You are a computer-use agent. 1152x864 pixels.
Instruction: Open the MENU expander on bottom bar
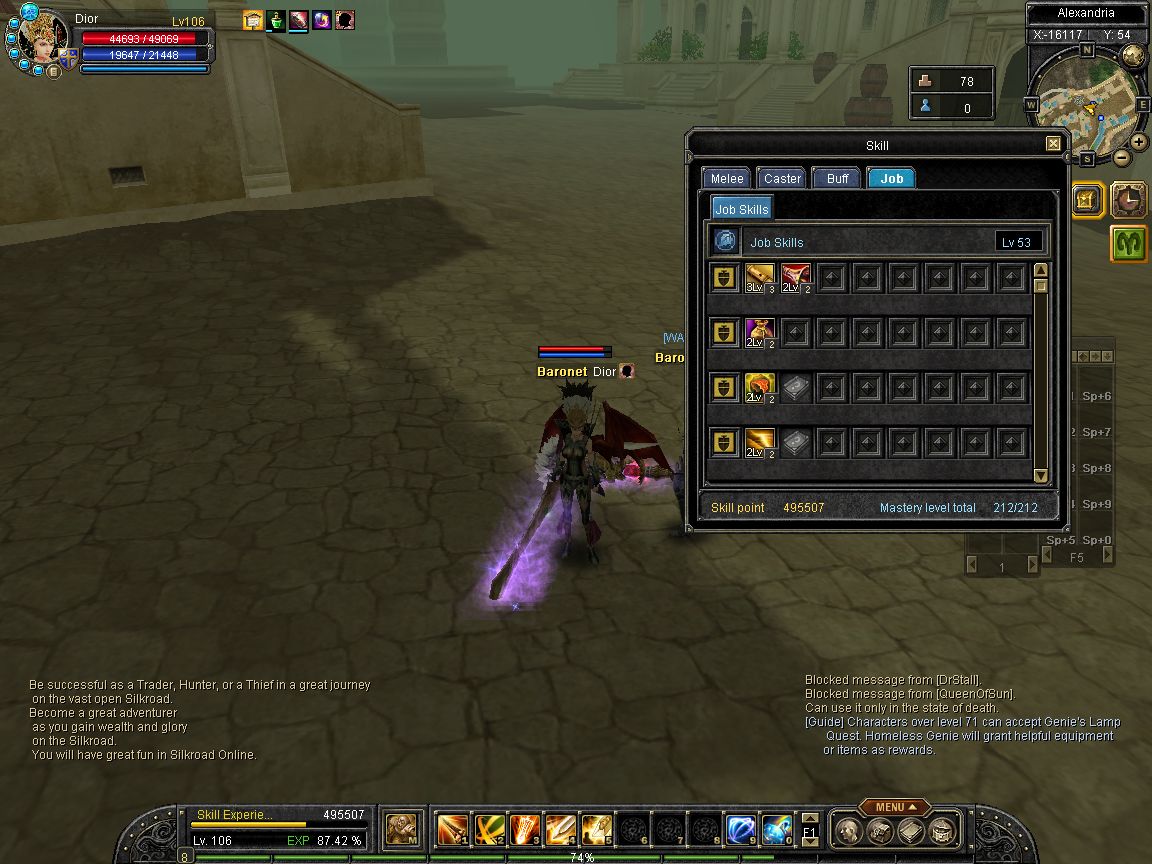pos(893,807)
